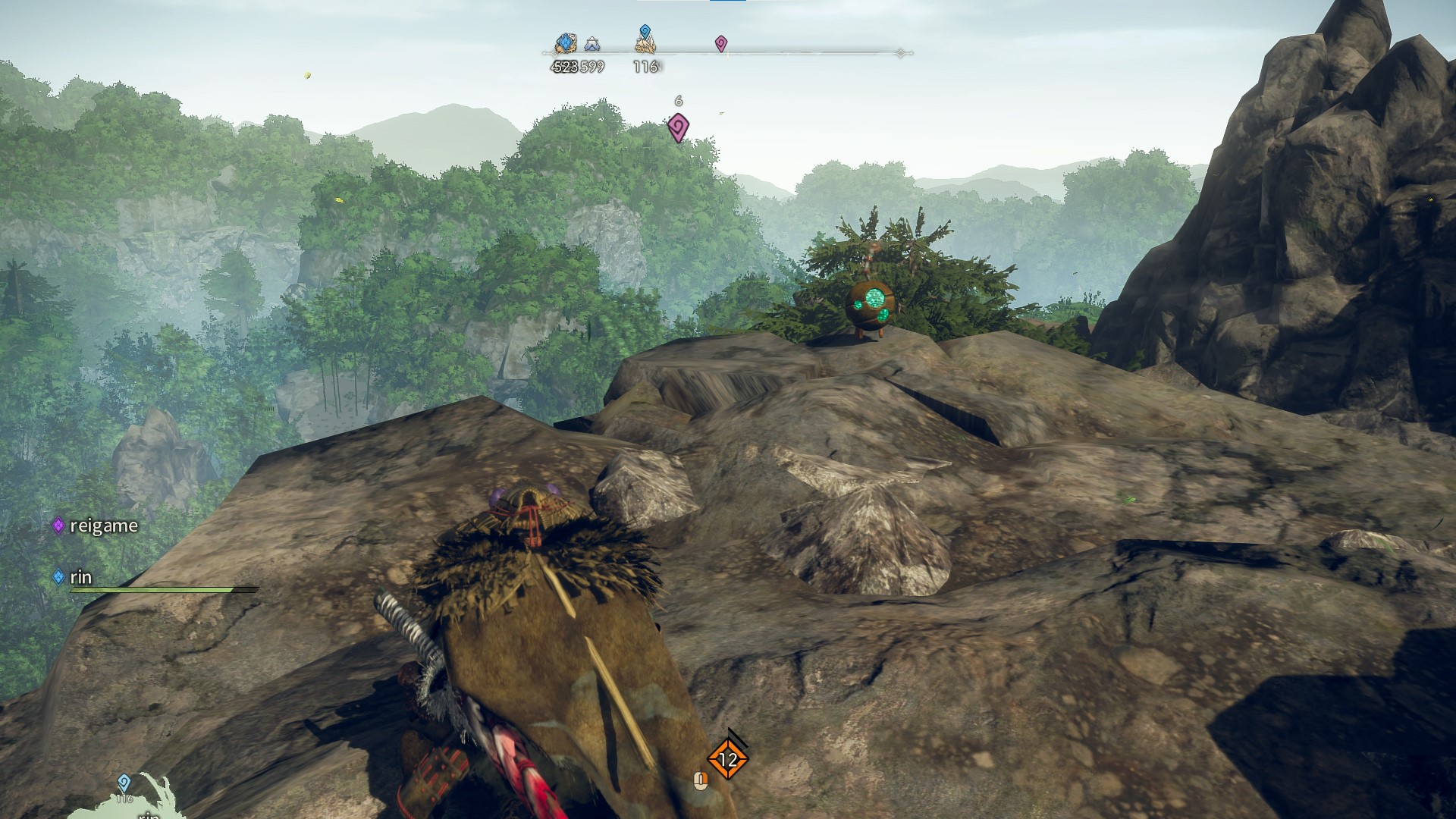Click the pink waypoint marker labeled 6
This screenshot has width=1456, height=819.
pyautogui.click(x=678, y=127)
